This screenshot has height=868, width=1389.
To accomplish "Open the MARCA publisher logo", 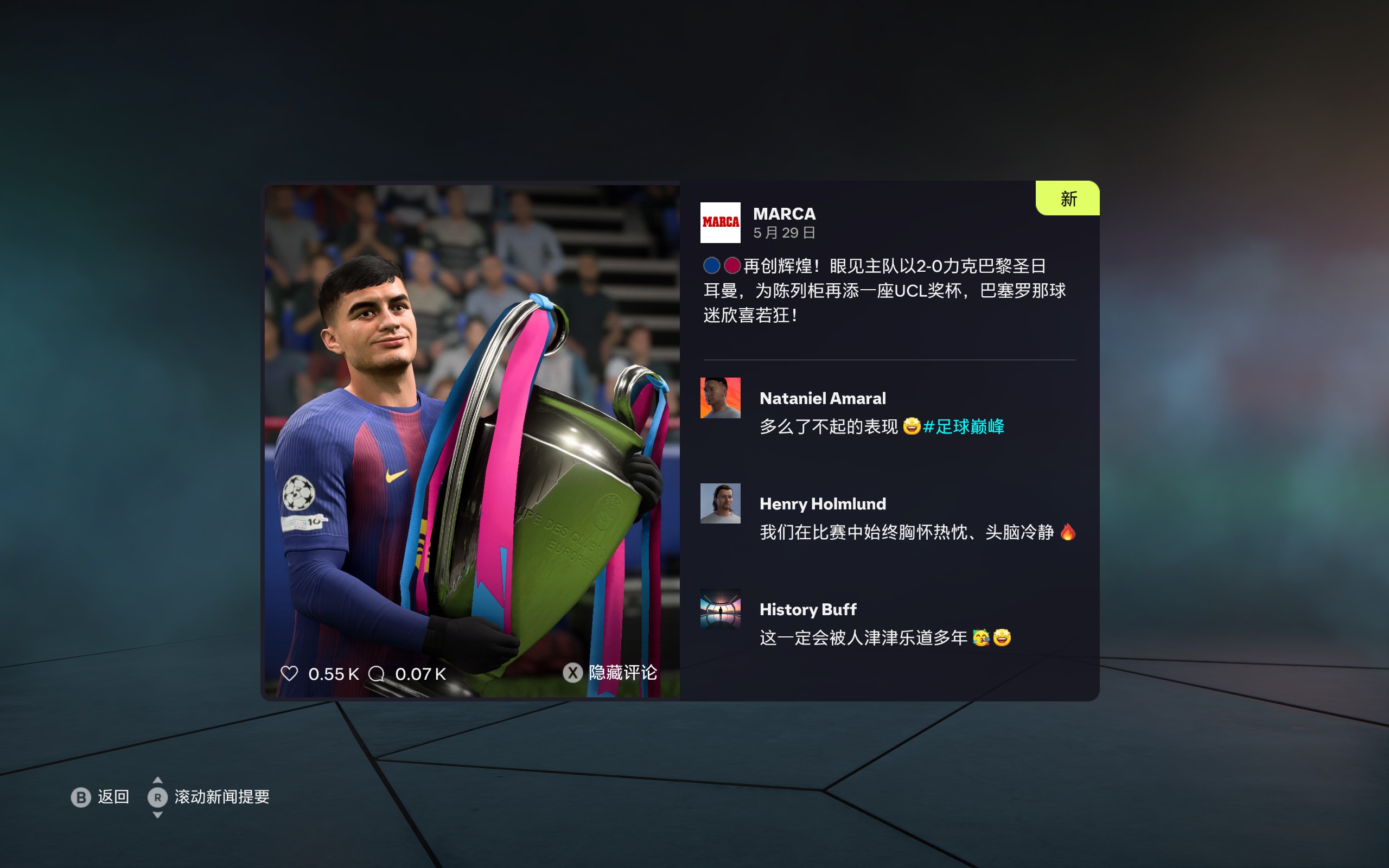I will tap(720, 222).
